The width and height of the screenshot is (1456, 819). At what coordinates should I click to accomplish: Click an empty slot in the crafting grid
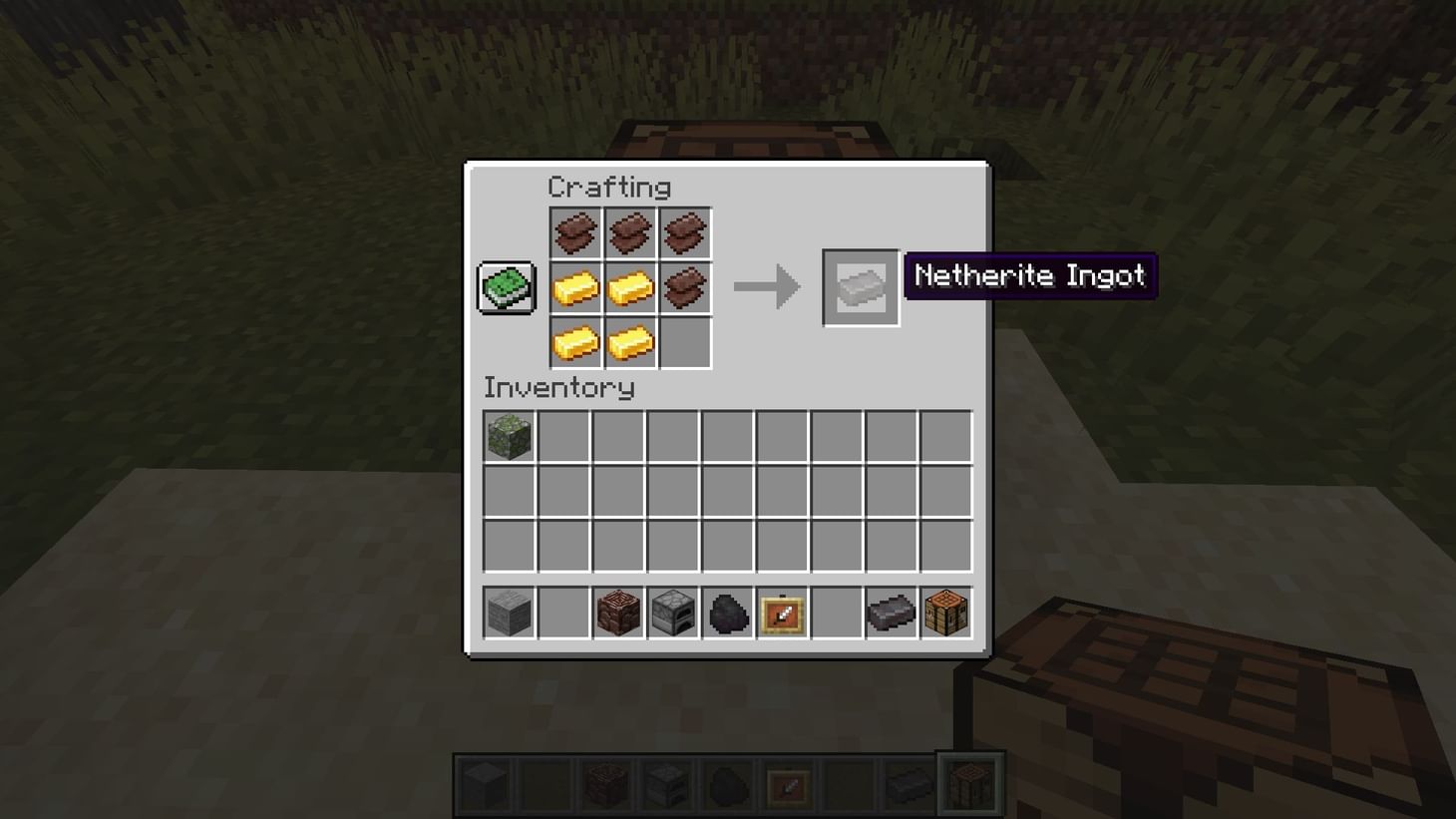[x=684, y=341]
